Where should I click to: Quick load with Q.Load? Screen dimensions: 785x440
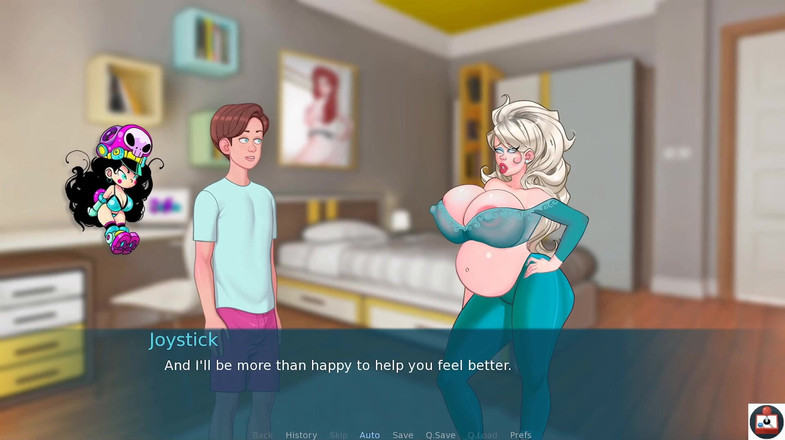coord(482,435)
